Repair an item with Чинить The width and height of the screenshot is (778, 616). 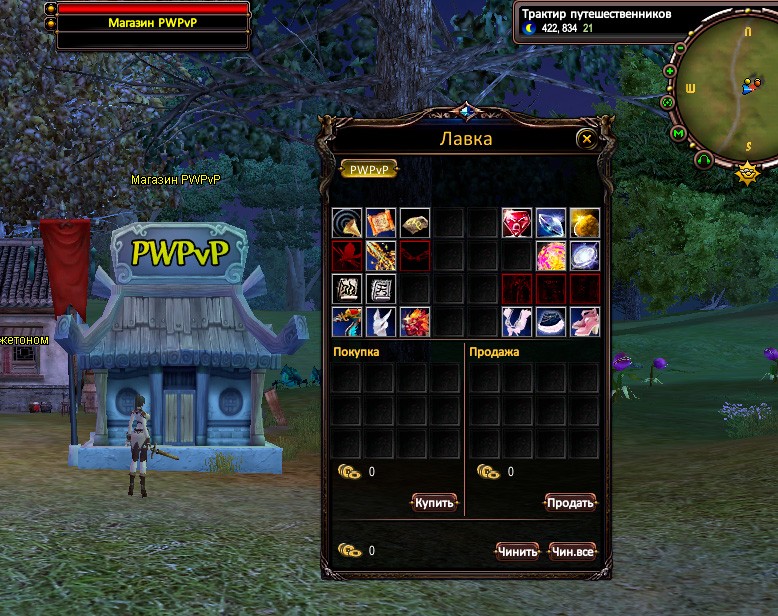[x=517, y=551]
